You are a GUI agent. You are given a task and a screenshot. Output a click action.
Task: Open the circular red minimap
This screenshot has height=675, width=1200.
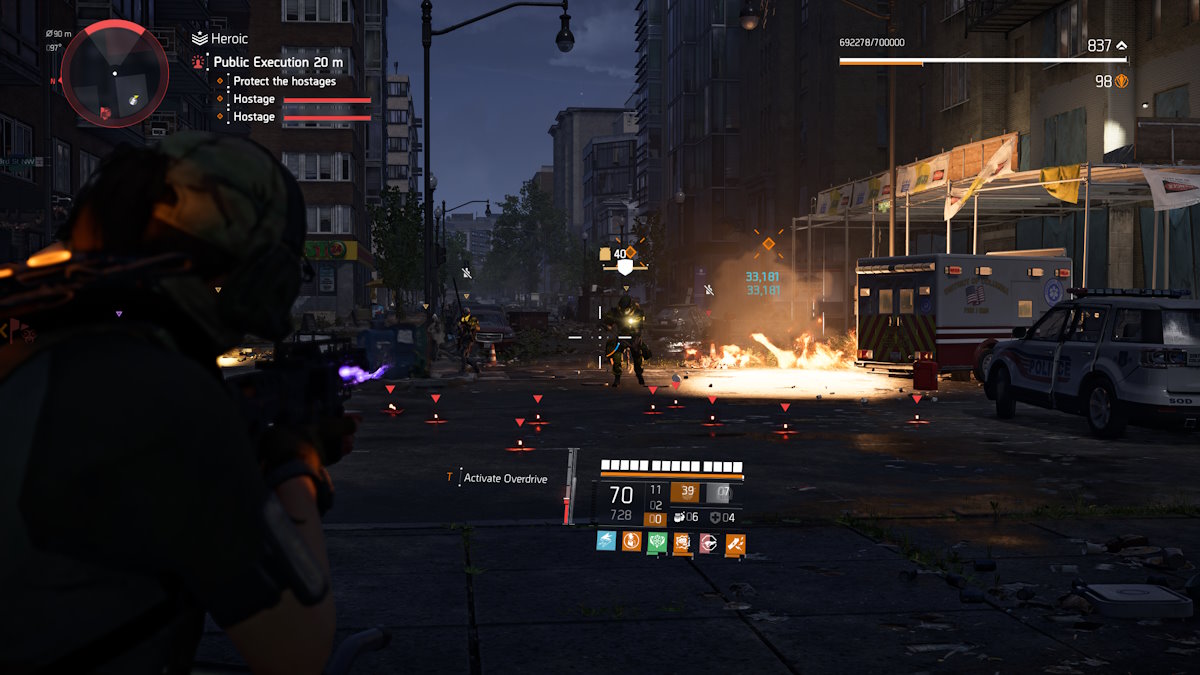coord(114,72)
